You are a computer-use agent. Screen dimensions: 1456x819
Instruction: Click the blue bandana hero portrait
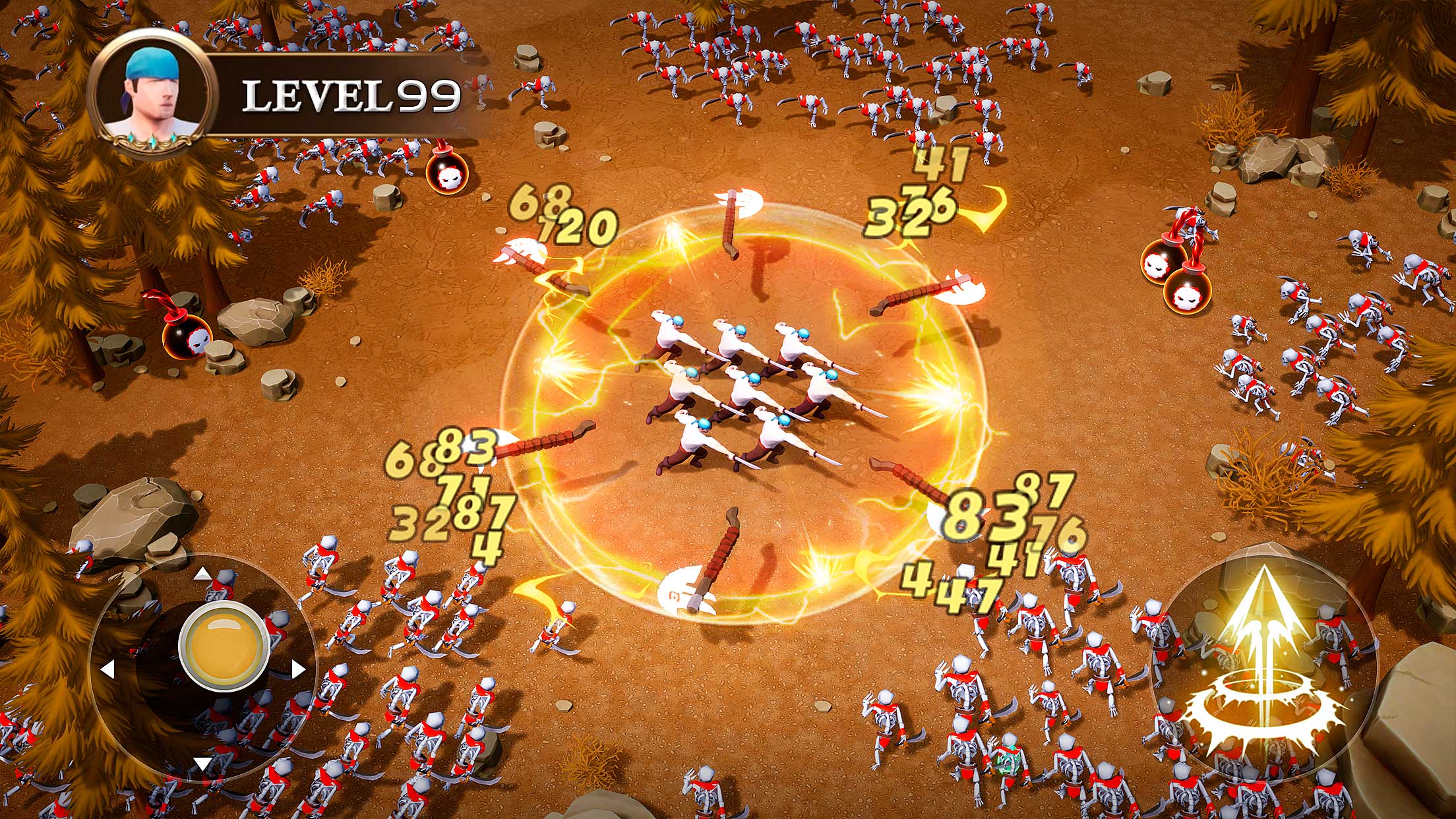pyautogui.click(x=152, y=94)
